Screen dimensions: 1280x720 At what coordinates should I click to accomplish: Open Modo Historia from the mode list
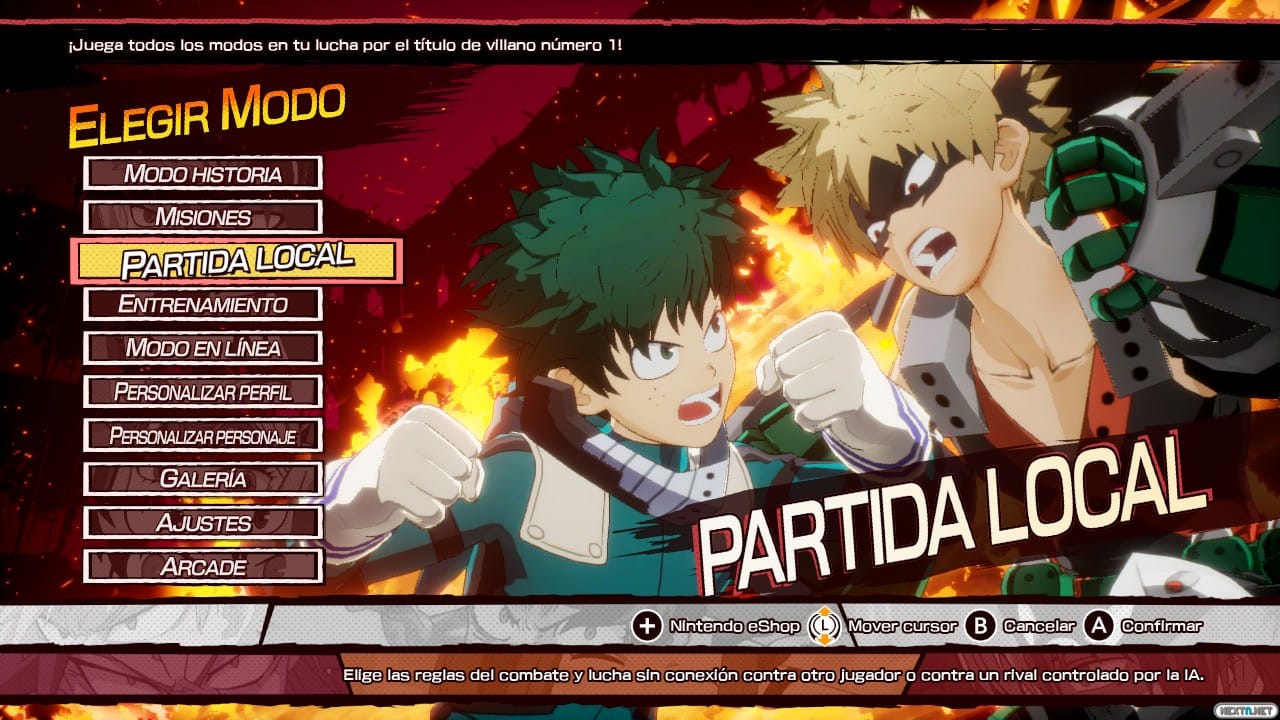(x=203, y=173)
